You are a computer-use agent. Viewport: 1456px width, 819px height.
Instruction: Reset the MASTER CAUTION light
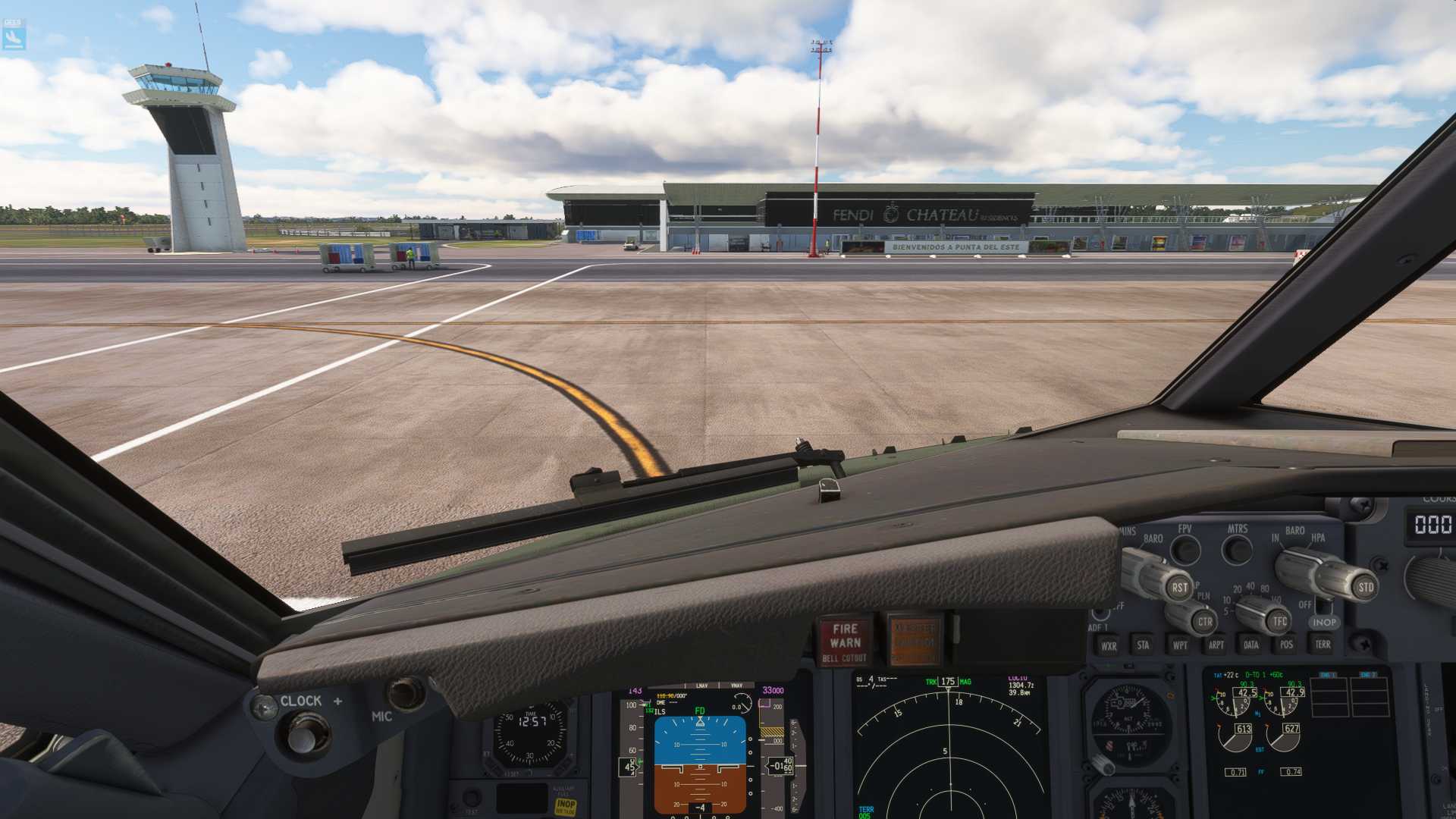(x=915, y=639)
